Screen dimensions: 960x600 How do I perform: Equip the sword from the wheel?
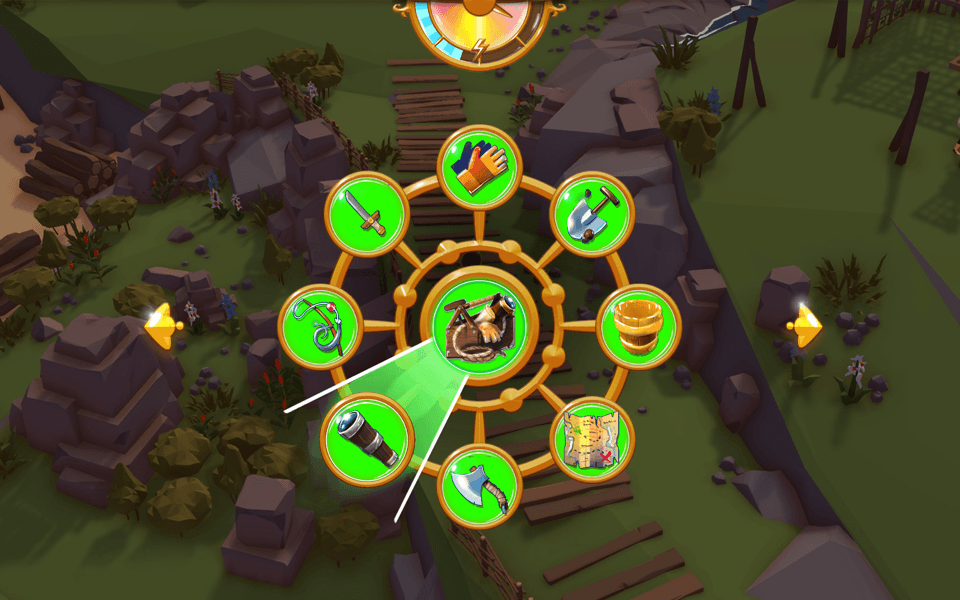pos(367,214)
